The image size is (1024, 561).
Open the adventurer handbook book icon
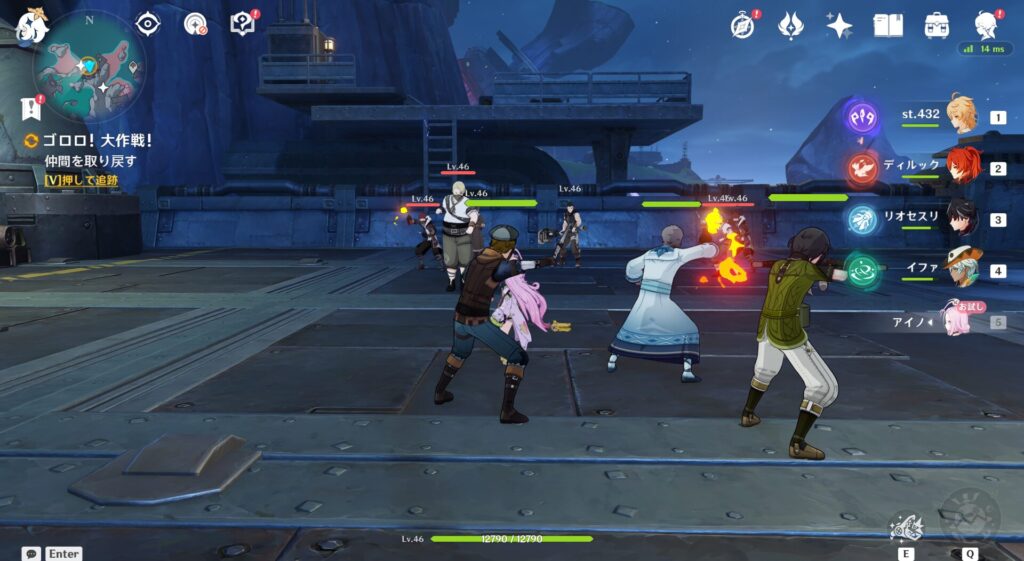pos(887,25)
